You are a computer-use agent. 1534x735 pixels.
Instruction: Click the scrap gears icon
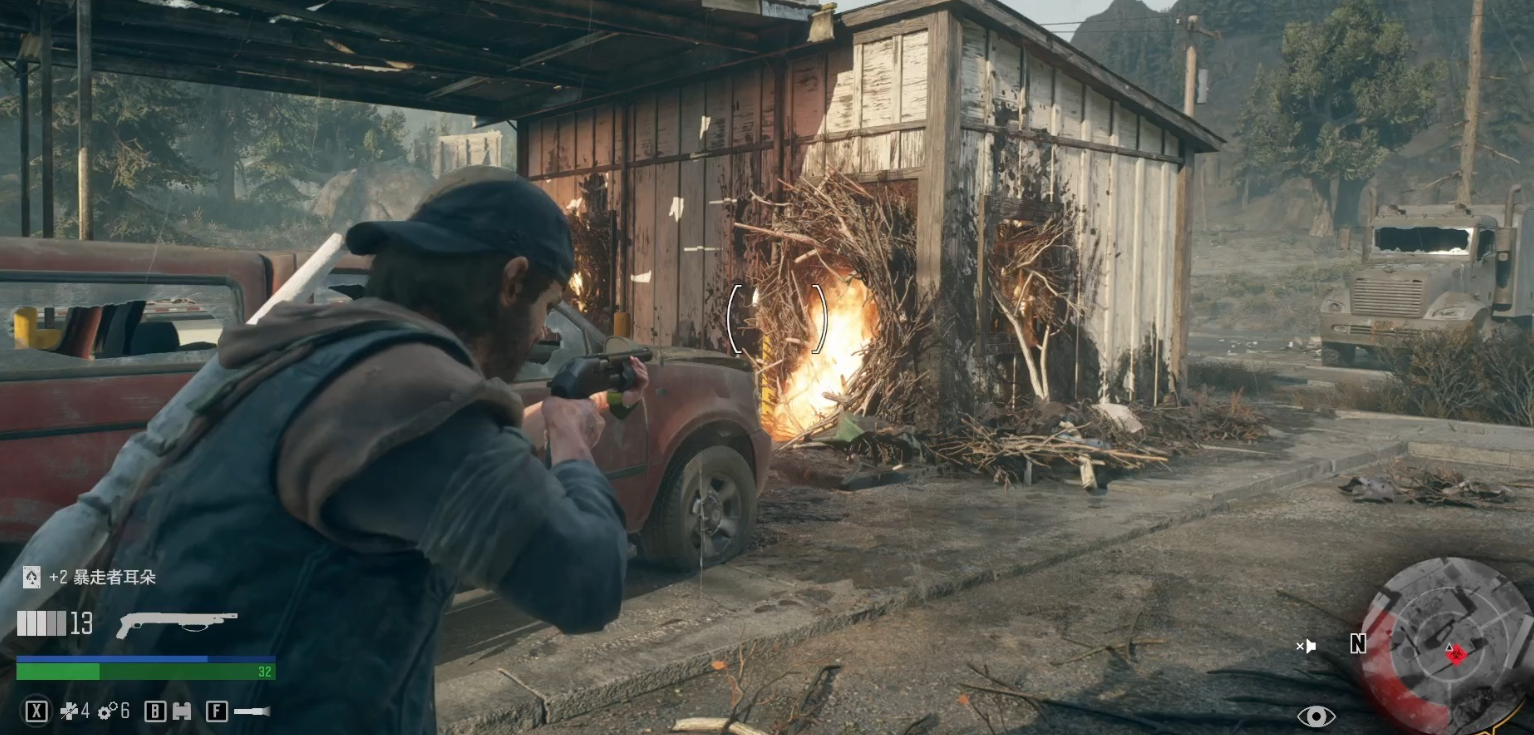tap(107, 711)
